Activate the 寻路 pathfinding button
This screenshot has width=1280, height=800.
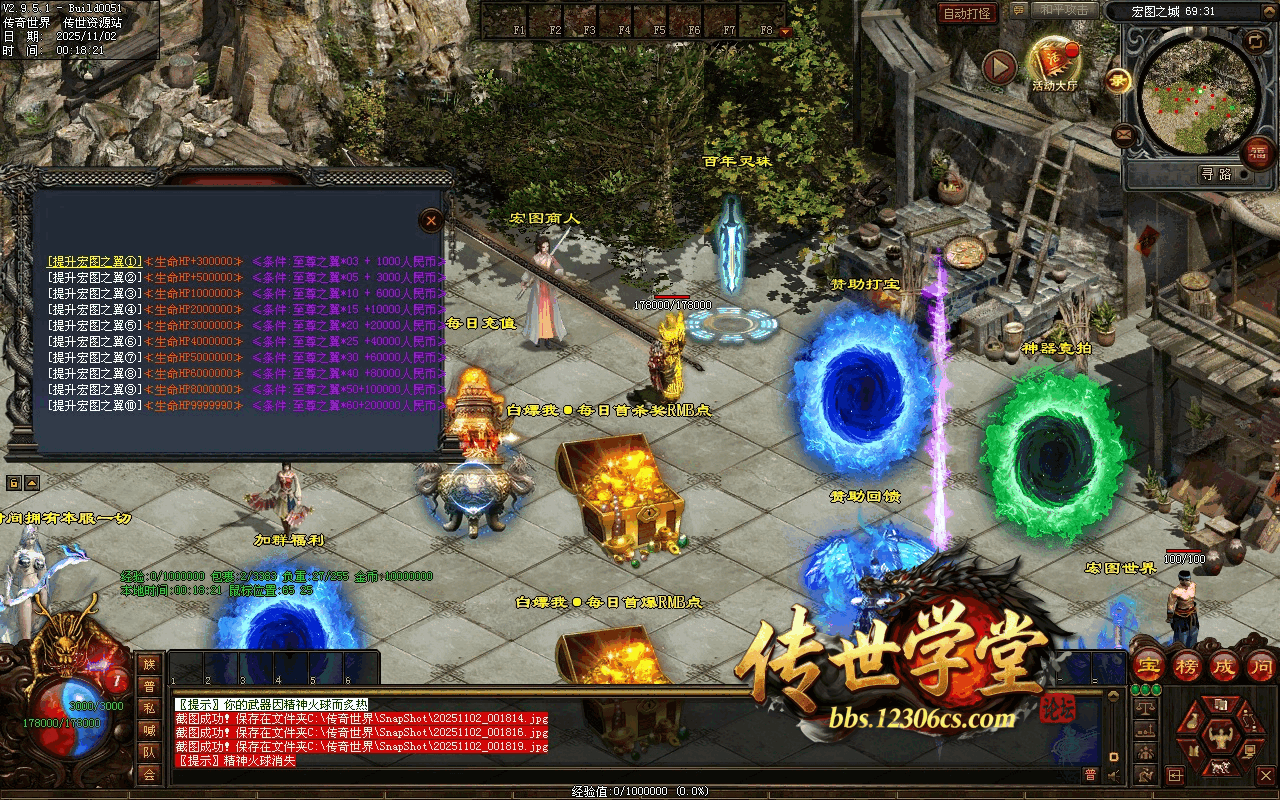[x=1216, y=174]
